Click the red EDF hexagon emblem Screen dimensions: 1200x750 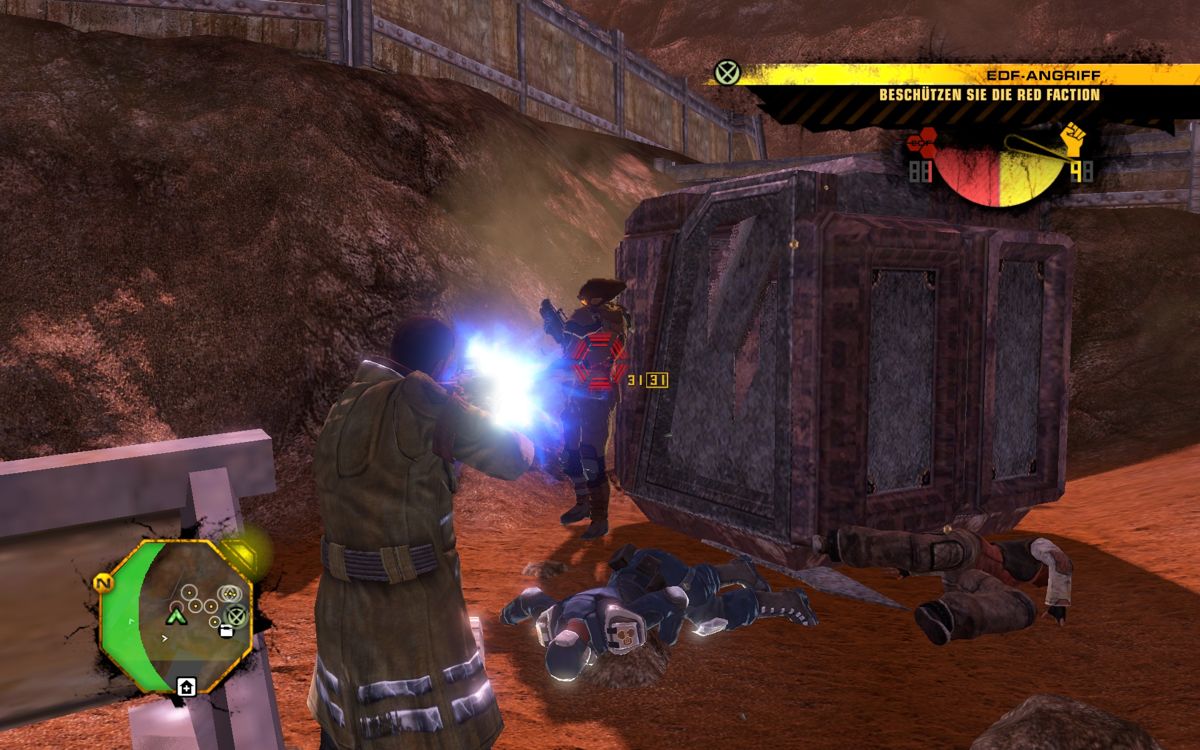[x=921, y=145]
